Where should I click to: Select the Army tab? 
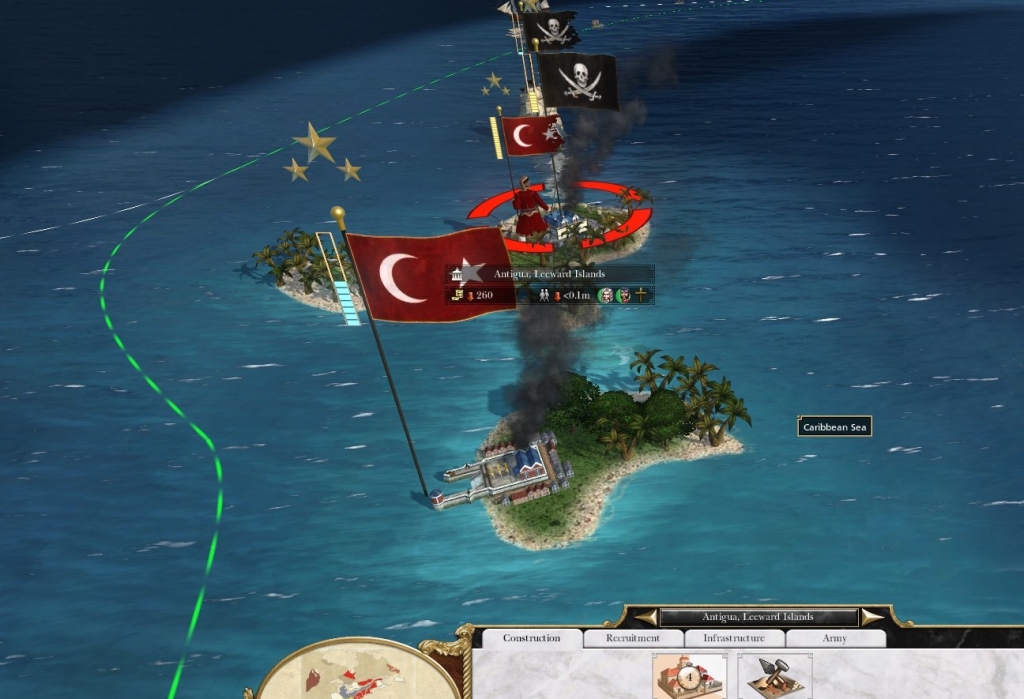click(835, 638)
